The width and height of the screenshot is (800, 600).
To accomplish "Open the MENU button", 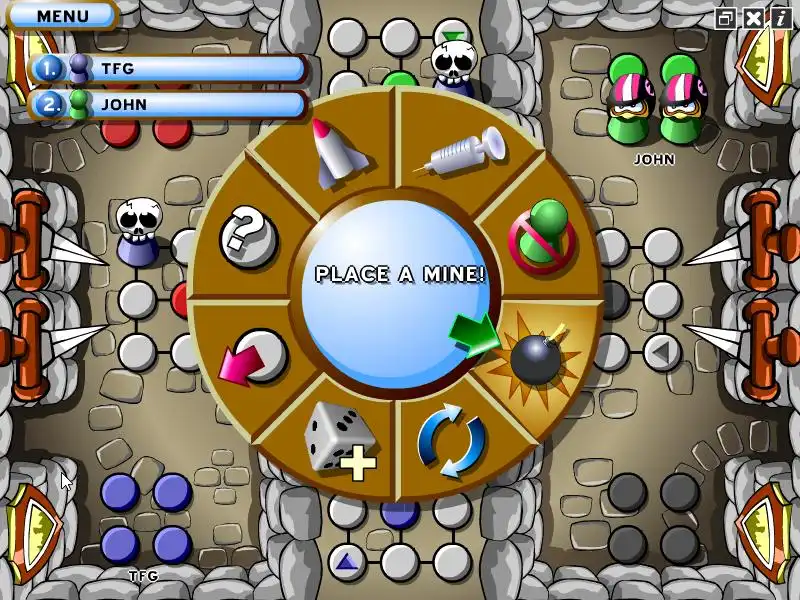I will [62, 16].
